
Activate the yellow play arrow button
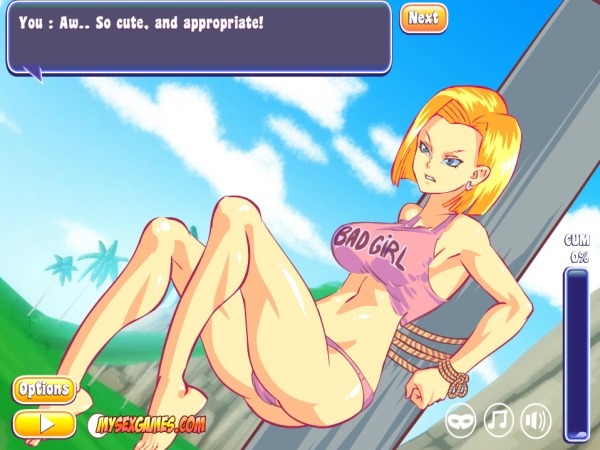44,423
